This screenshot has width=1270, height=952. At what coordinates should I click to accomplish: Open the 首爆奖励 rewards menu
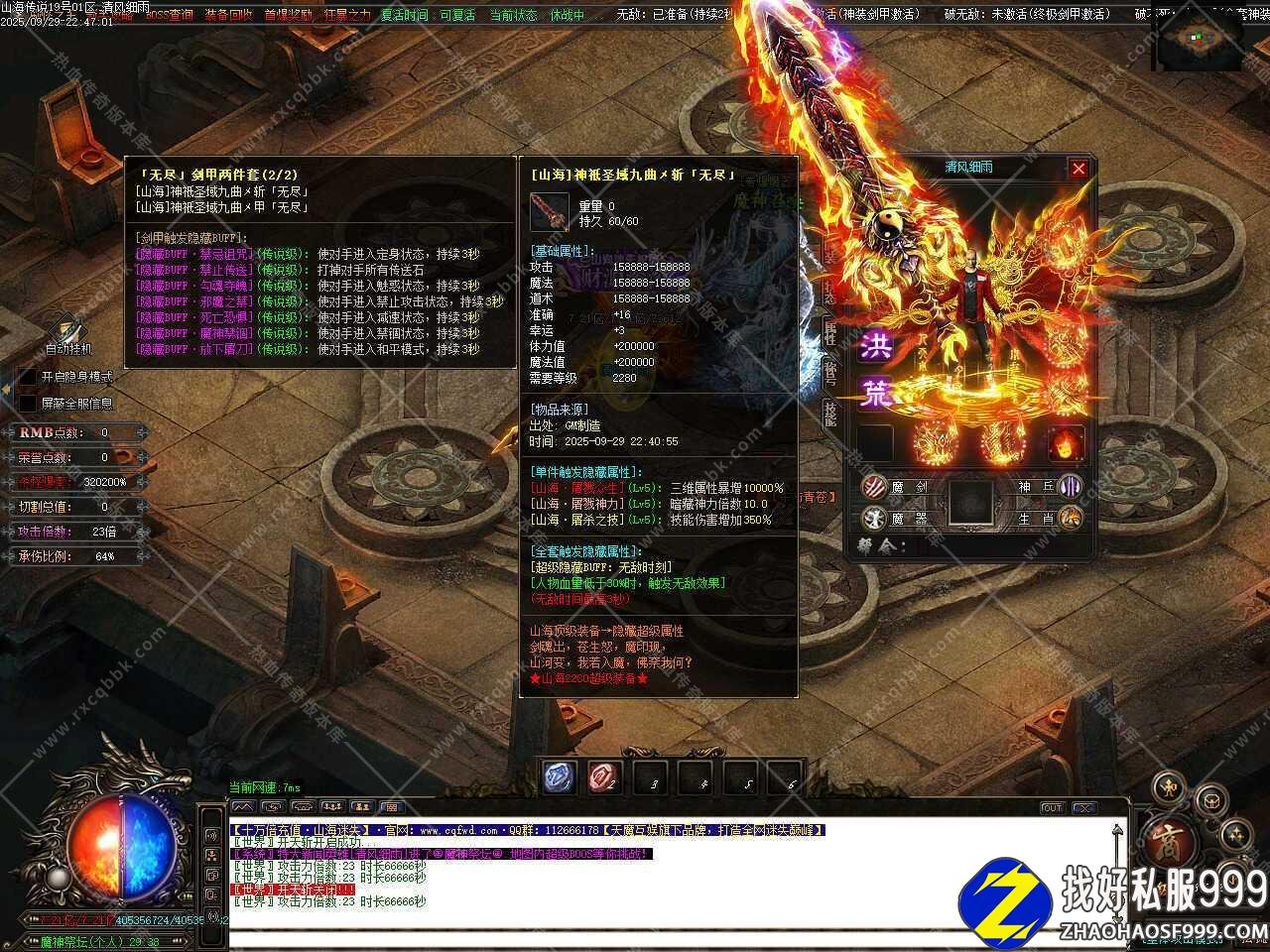(x=288, y=15)
